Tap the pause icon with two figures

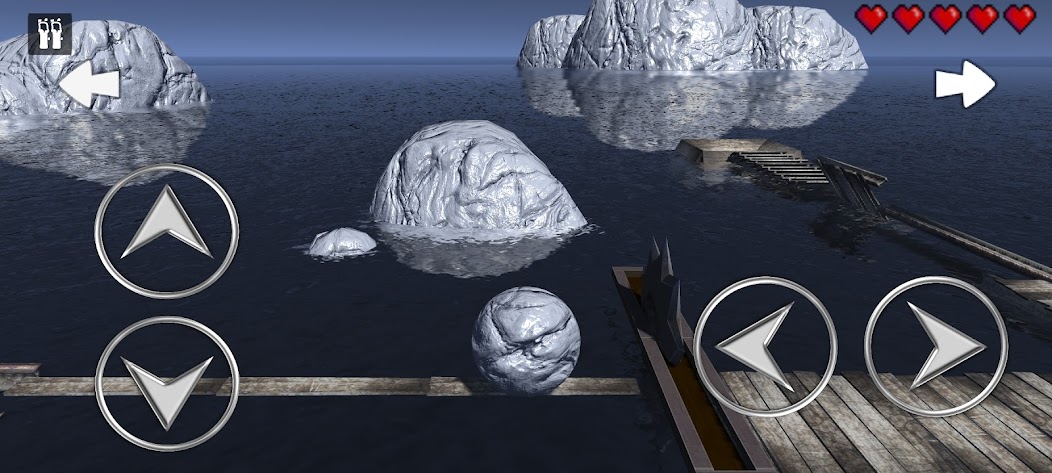[49, 33]
